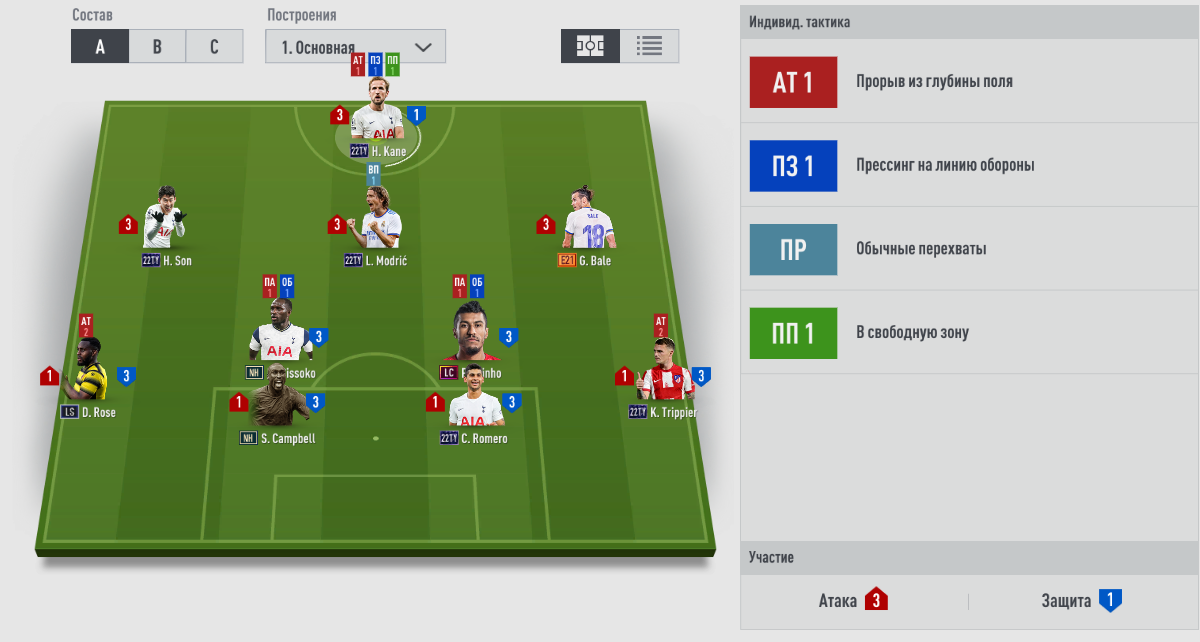Choose midfielder L. Modrić

(377, 223)
